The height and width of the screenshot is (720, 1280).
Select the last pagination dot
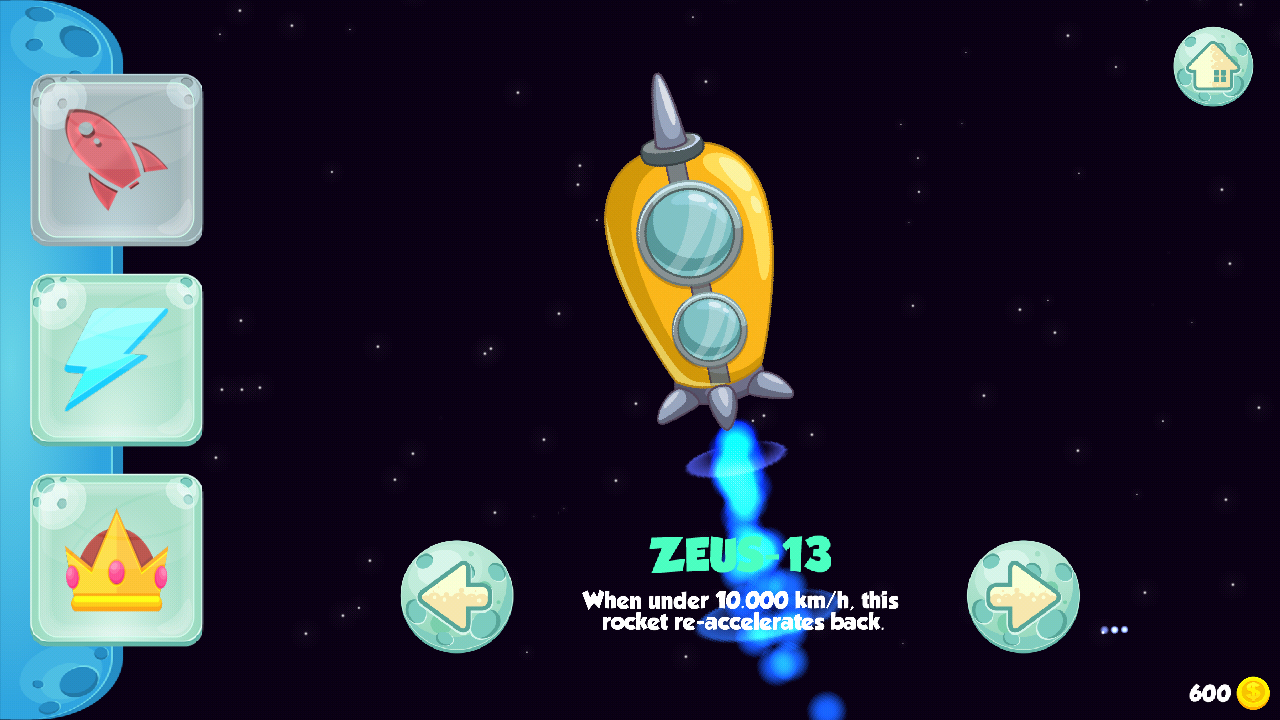pos(1124,630)
